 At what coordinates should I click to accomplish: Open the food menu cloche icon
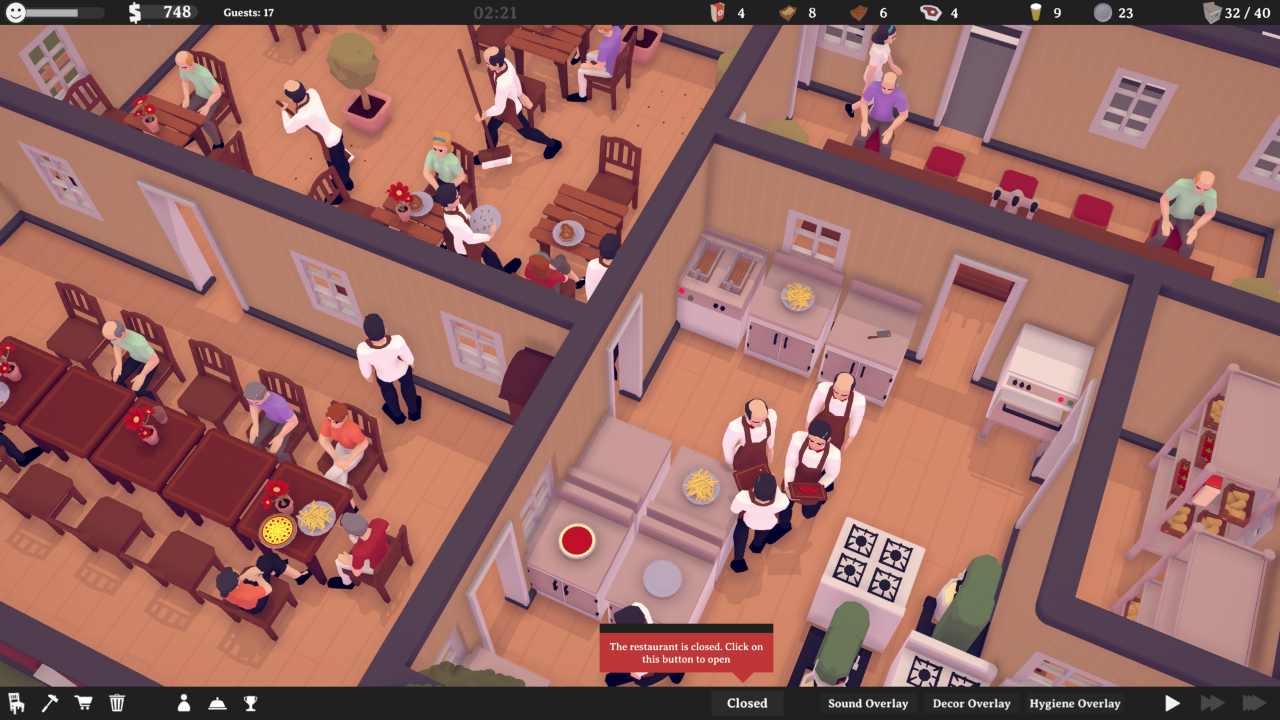[216, 703]
